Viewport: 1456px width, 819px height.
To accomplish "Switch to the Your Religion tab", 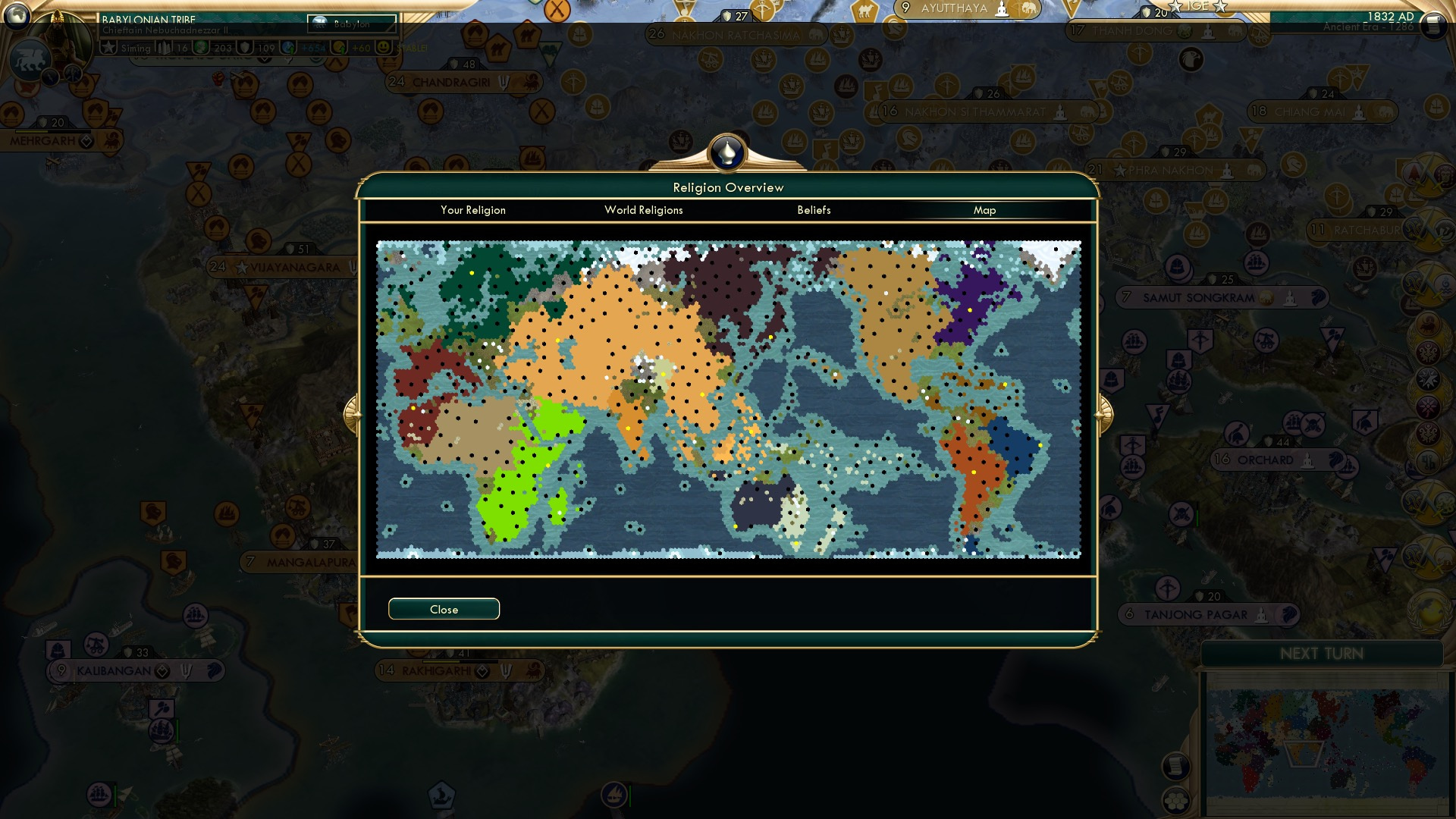I will [x=473, y=210].
